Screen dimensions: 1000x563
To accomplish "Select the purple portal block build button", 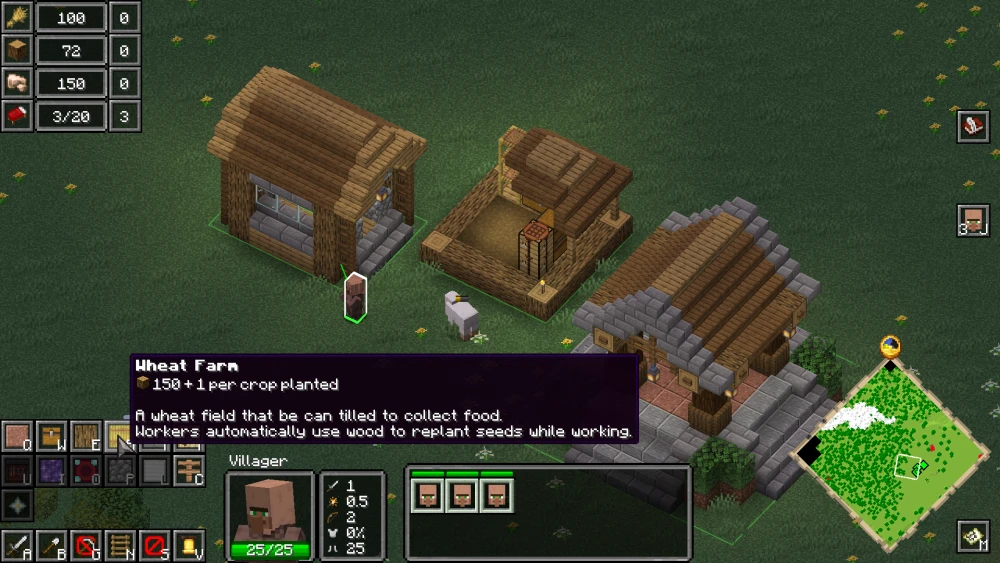I will point(52,470).
